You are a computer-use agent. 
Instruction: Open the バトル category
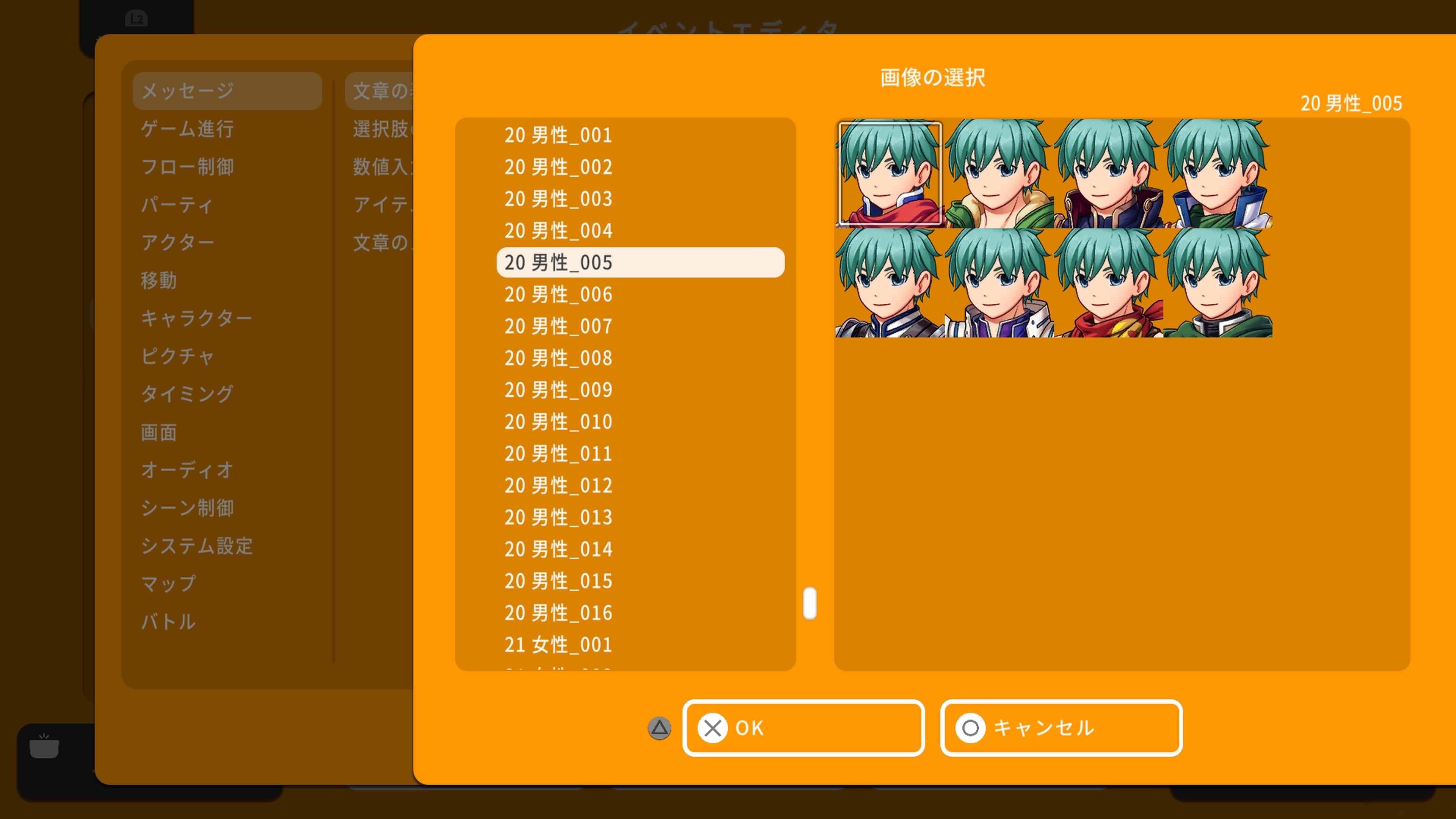click(x=168, y=622)
